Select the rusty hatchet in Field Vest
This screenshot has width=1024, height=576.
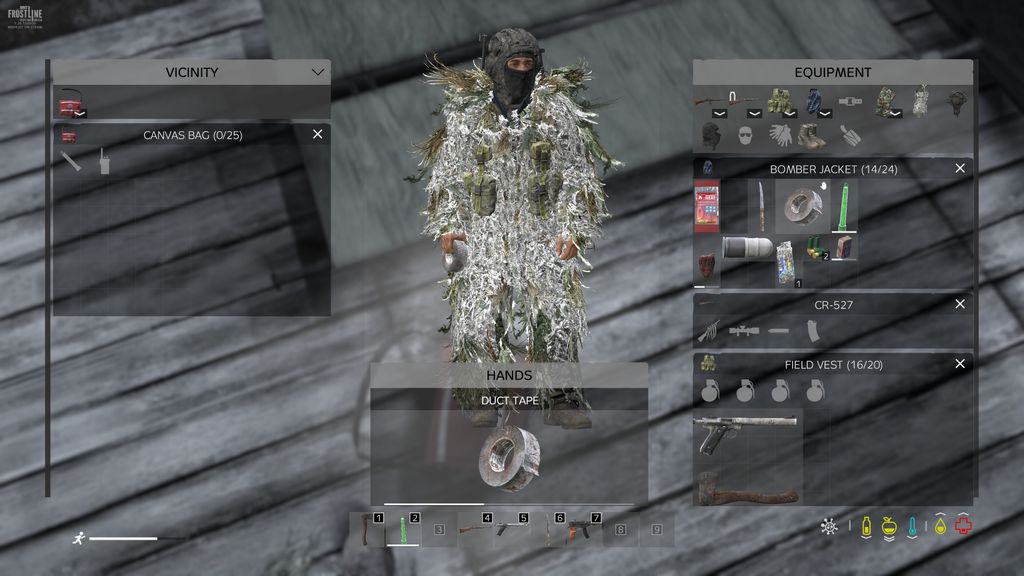coord(747,487)
